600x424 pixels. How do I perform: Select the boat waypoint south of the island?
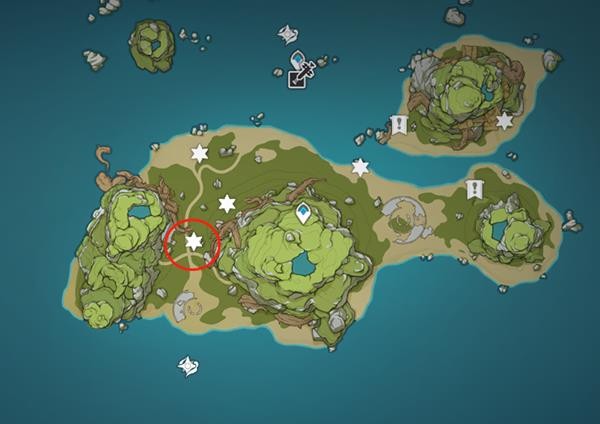pos(188,367)
